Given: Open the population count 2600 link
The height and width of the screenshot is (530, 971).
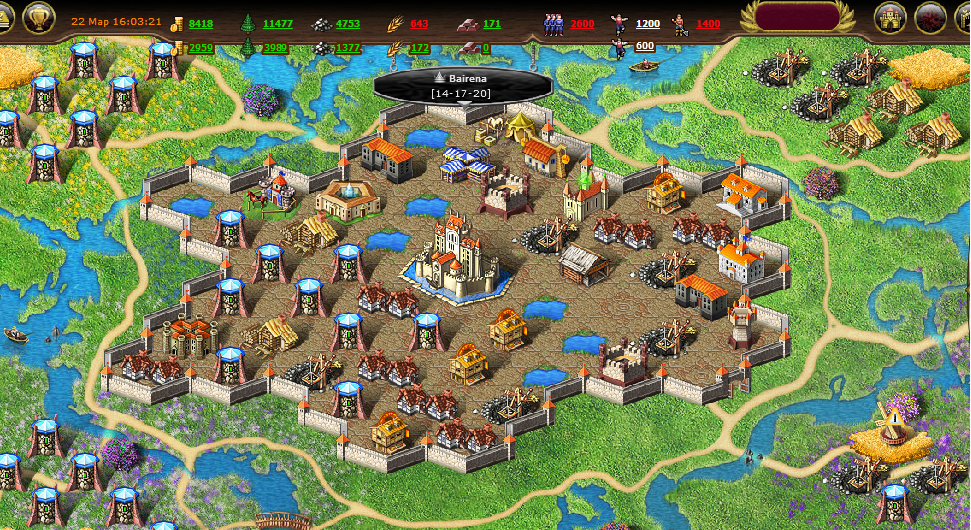Looking at the screenshot, I should 582,24.
